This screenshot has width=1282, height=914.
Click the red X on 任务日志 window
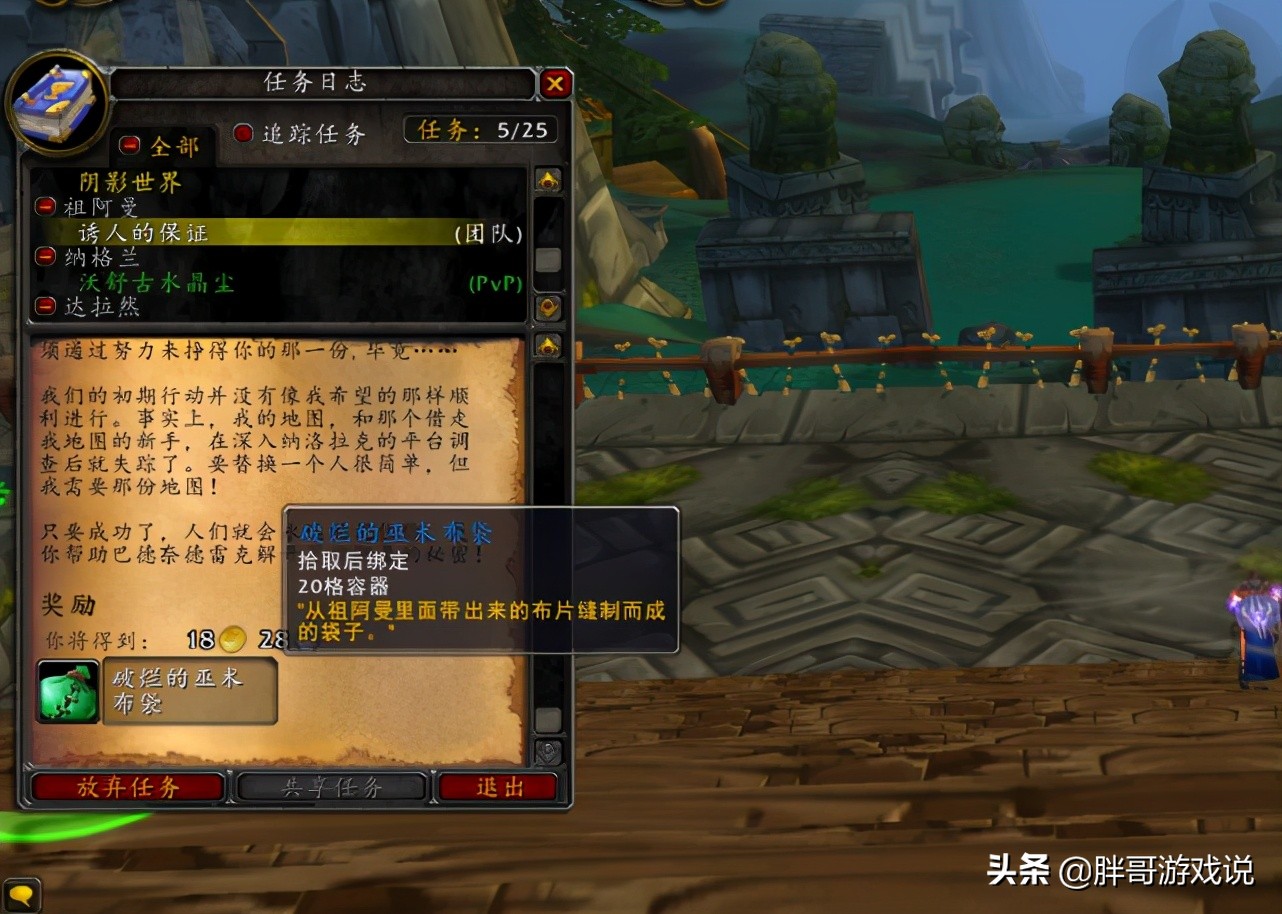tap(557, 84)
